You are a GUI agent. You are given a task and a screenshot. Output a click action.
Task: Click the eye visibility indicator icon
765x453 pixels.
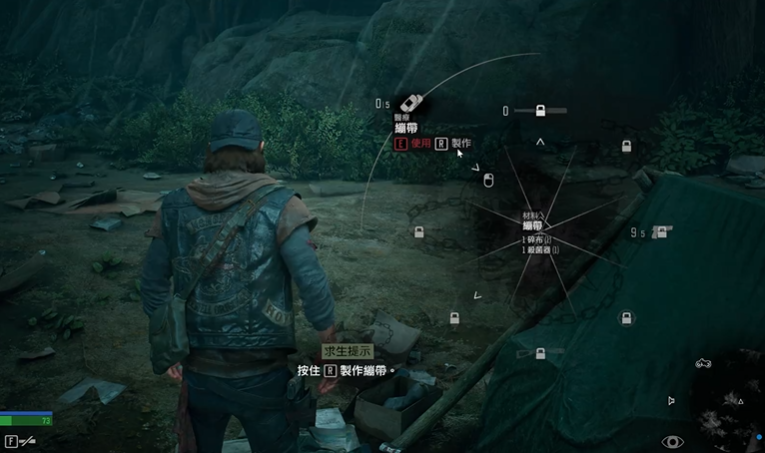tap(673, 441)
